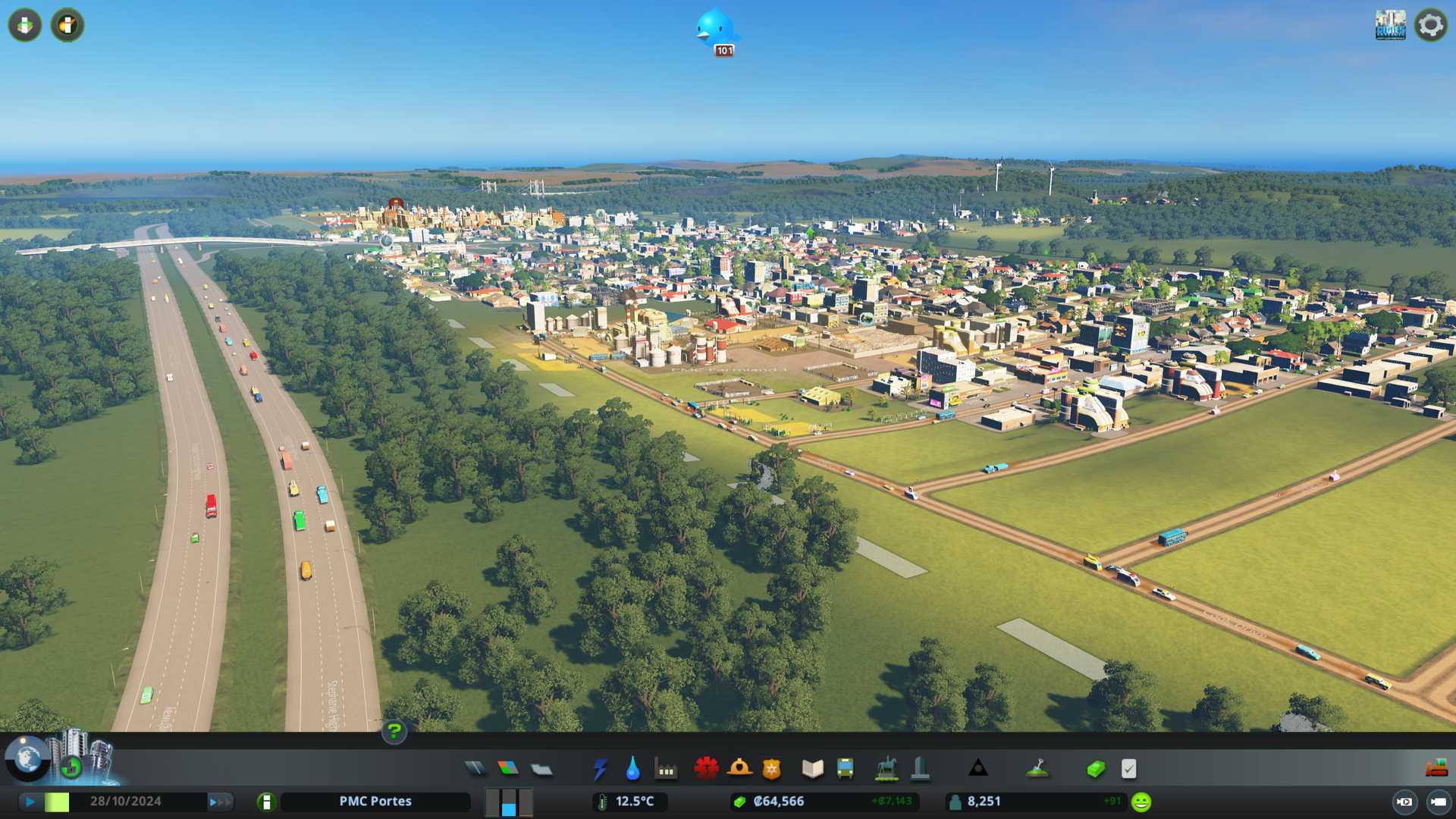The height and width of the screenshot is (819, 1456).
Task: Open the Parks statue menu
Action: 886,769
